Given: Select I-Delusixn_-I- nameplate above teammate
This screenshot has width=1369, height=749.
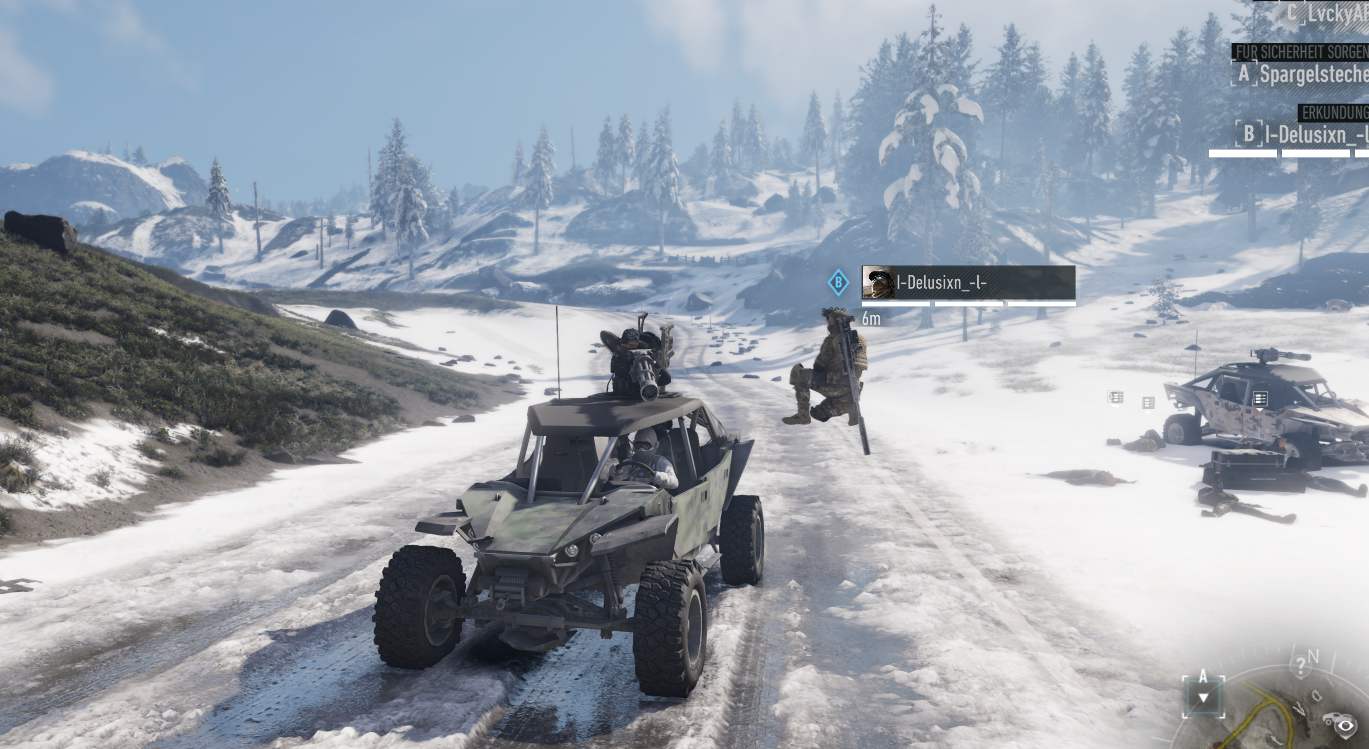Looking at the screenshot, I should coord(968,283).
